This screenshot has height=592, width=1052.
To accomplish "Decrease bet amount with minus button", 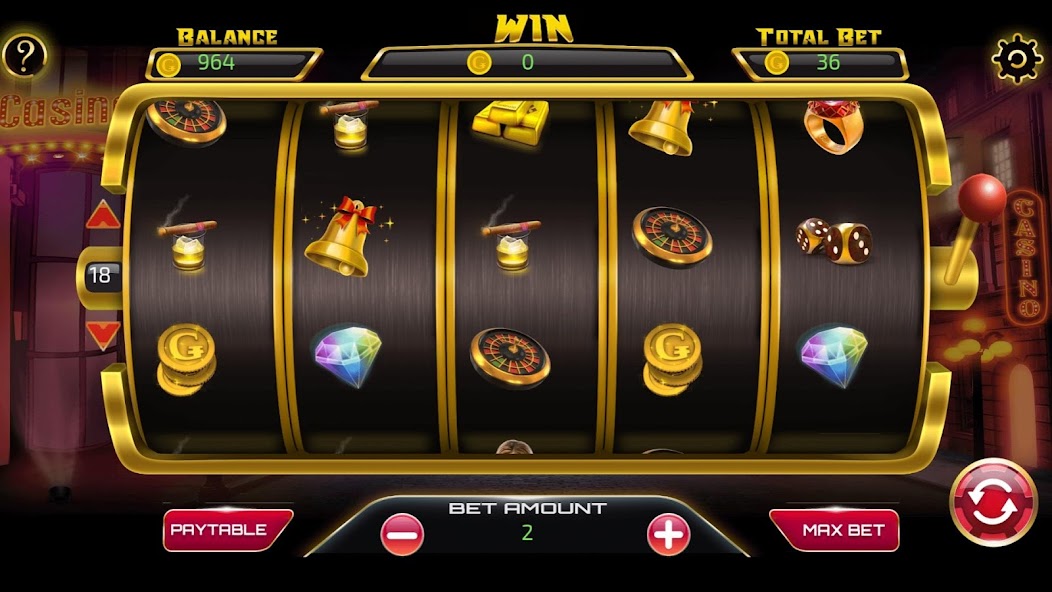I will (x=402, y=535).
